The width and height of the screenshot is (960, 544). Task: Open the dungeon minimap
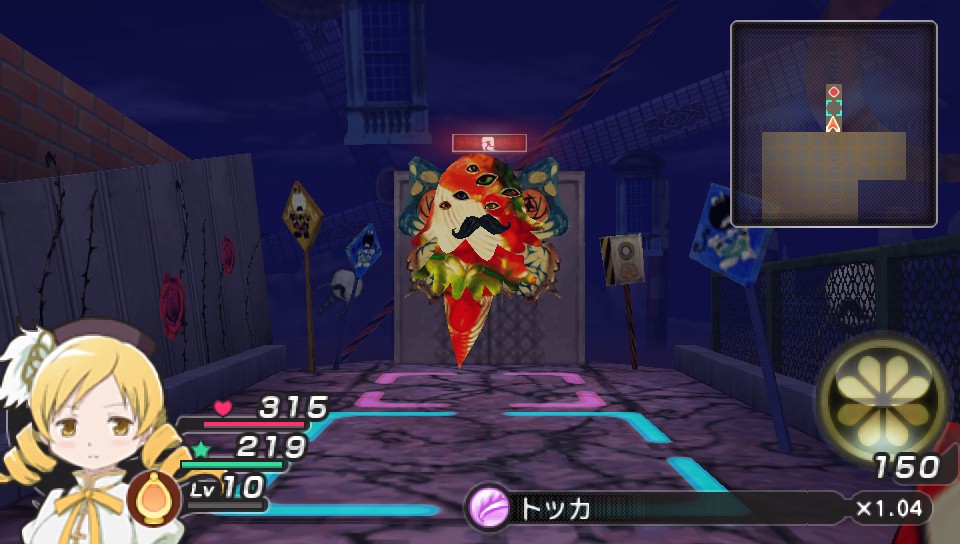click(833, 124)
